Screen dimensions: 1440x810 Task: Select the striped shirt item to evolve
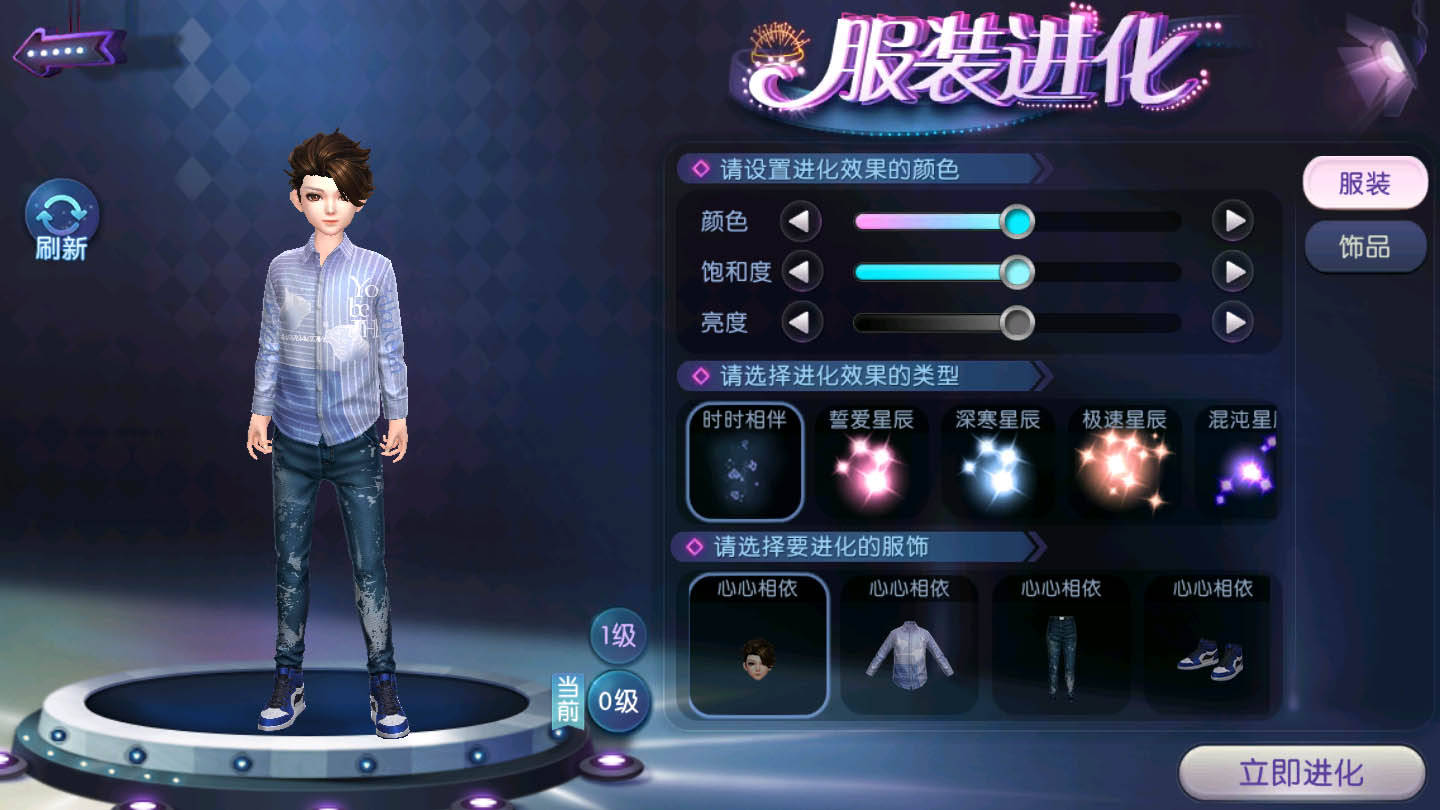coord(909,645)
